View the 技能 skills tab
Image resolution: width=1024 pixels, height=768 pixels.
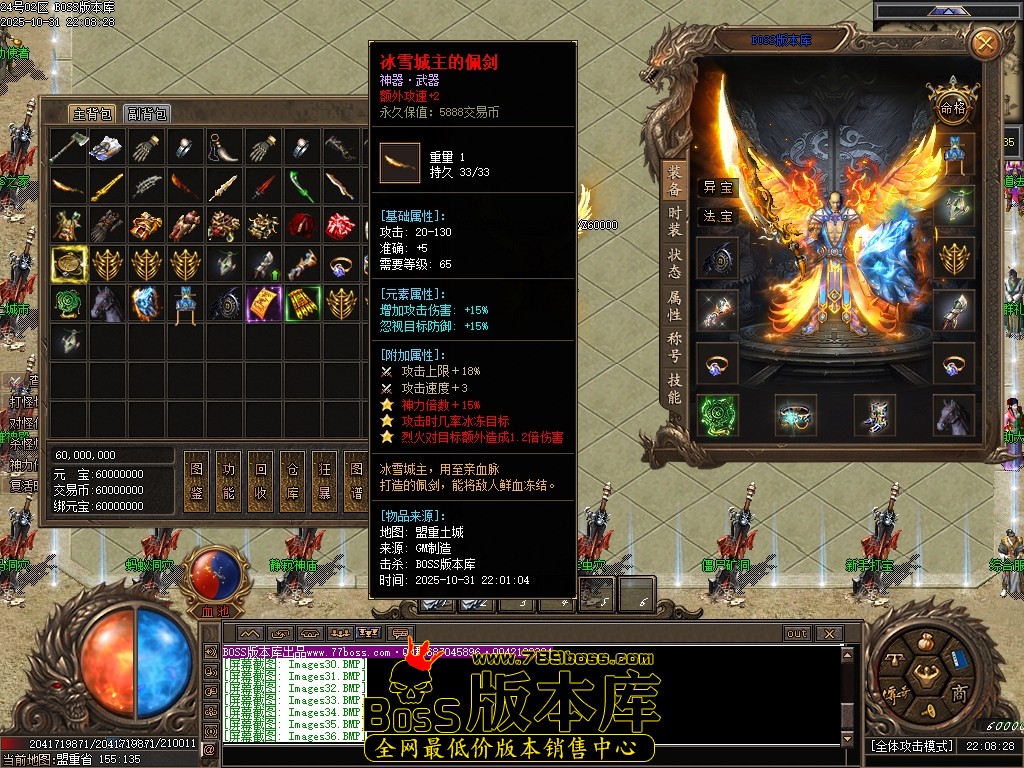[x=675, y=389]
